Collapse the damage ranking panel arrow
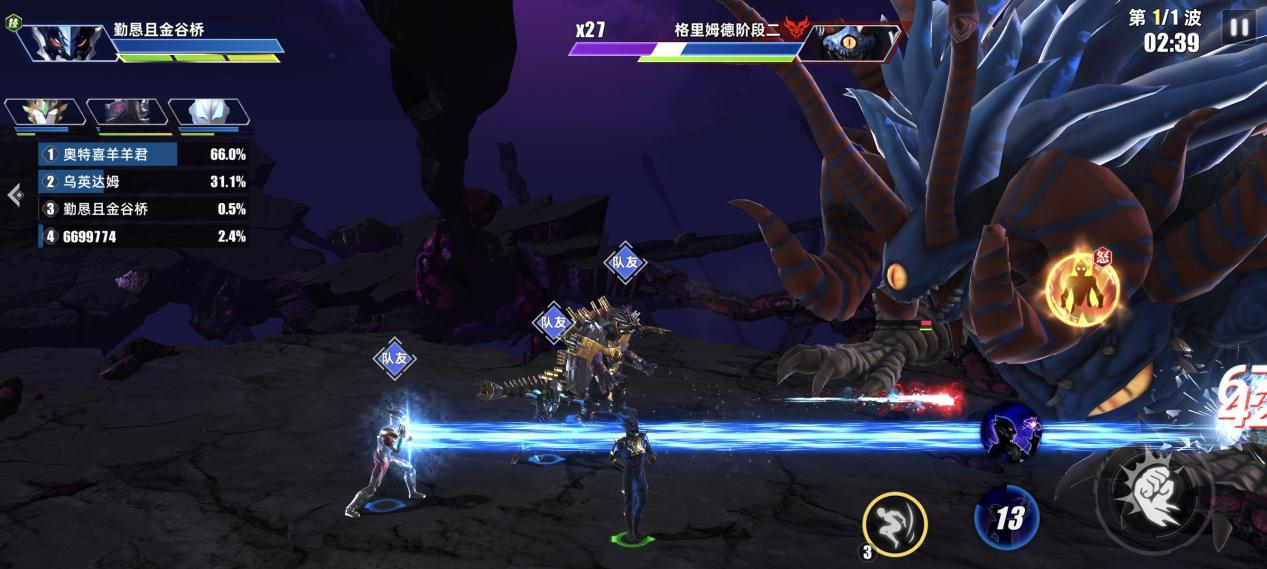Image resolution: width=1267 pixels, height=569 pixels. tap(15, 195)
